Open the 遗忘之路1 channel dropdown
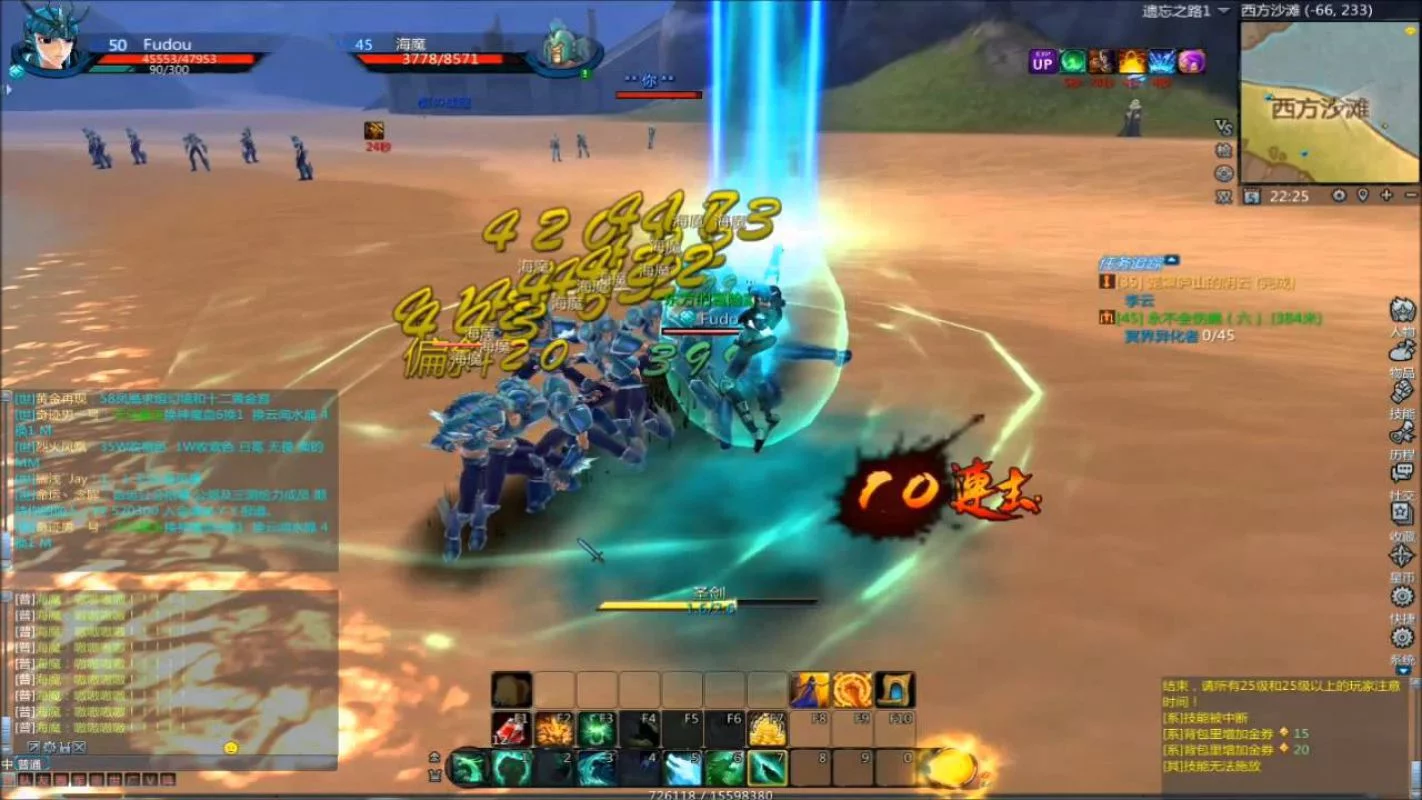Image resolution: width=1422 pixels, height=800 pixels. pyautogui.click(x=1224, y=10)
